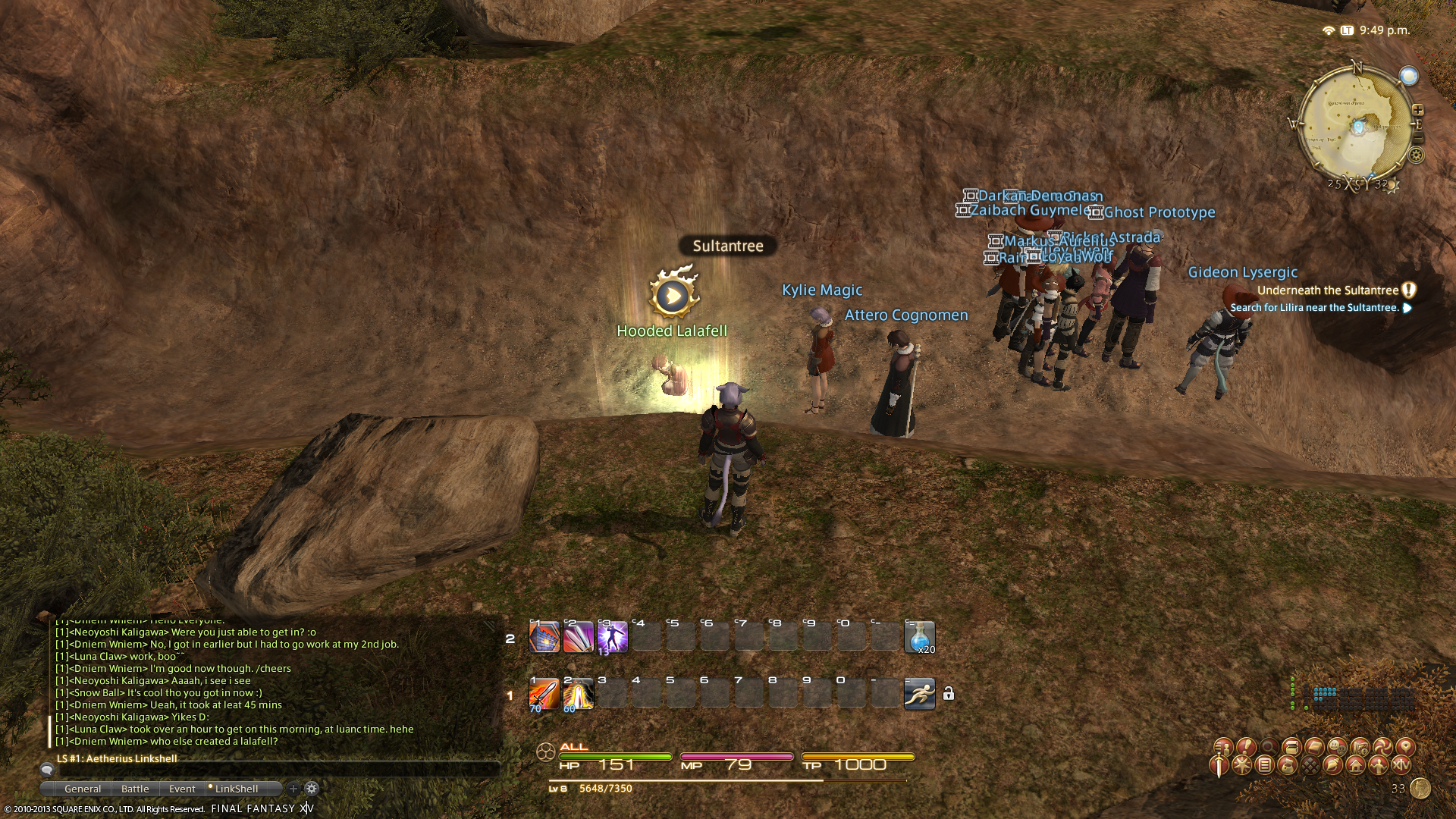Zoom in on the minimap

[1417, 110]
